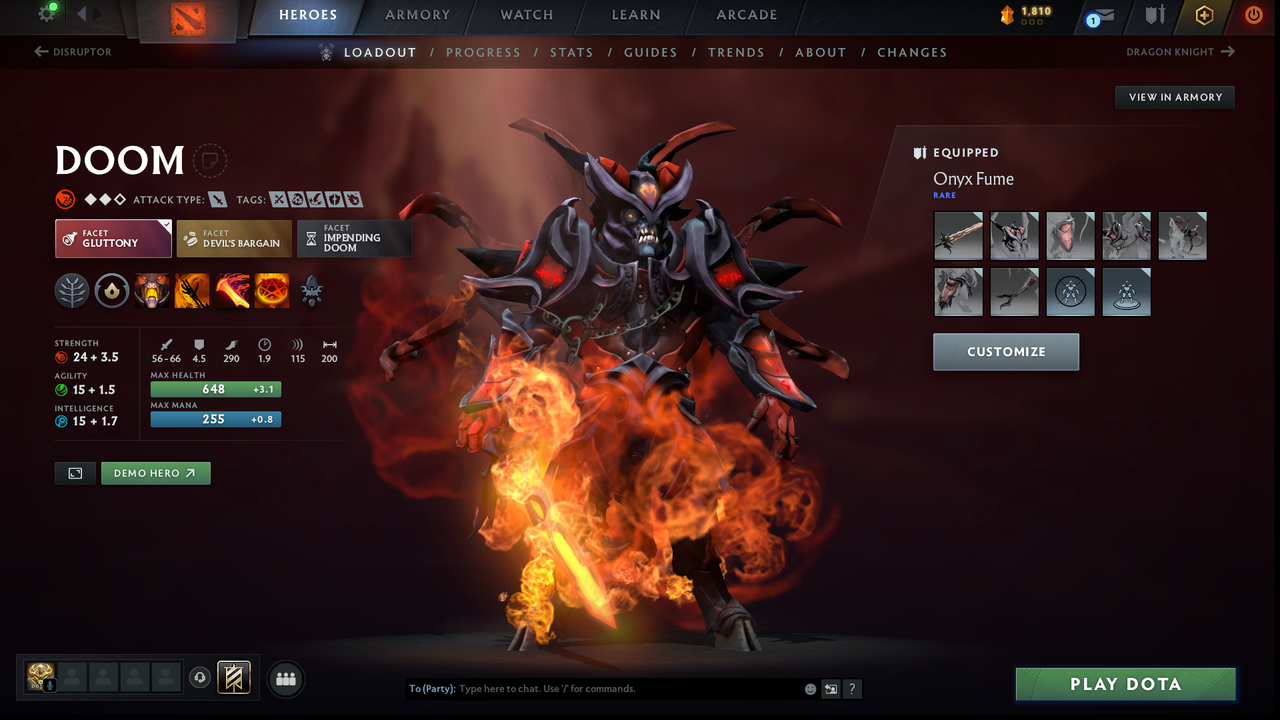The width and height of the screenshot is (1280, 720).
Task: Switch to the STATS tab
Action: click(571, 52)
